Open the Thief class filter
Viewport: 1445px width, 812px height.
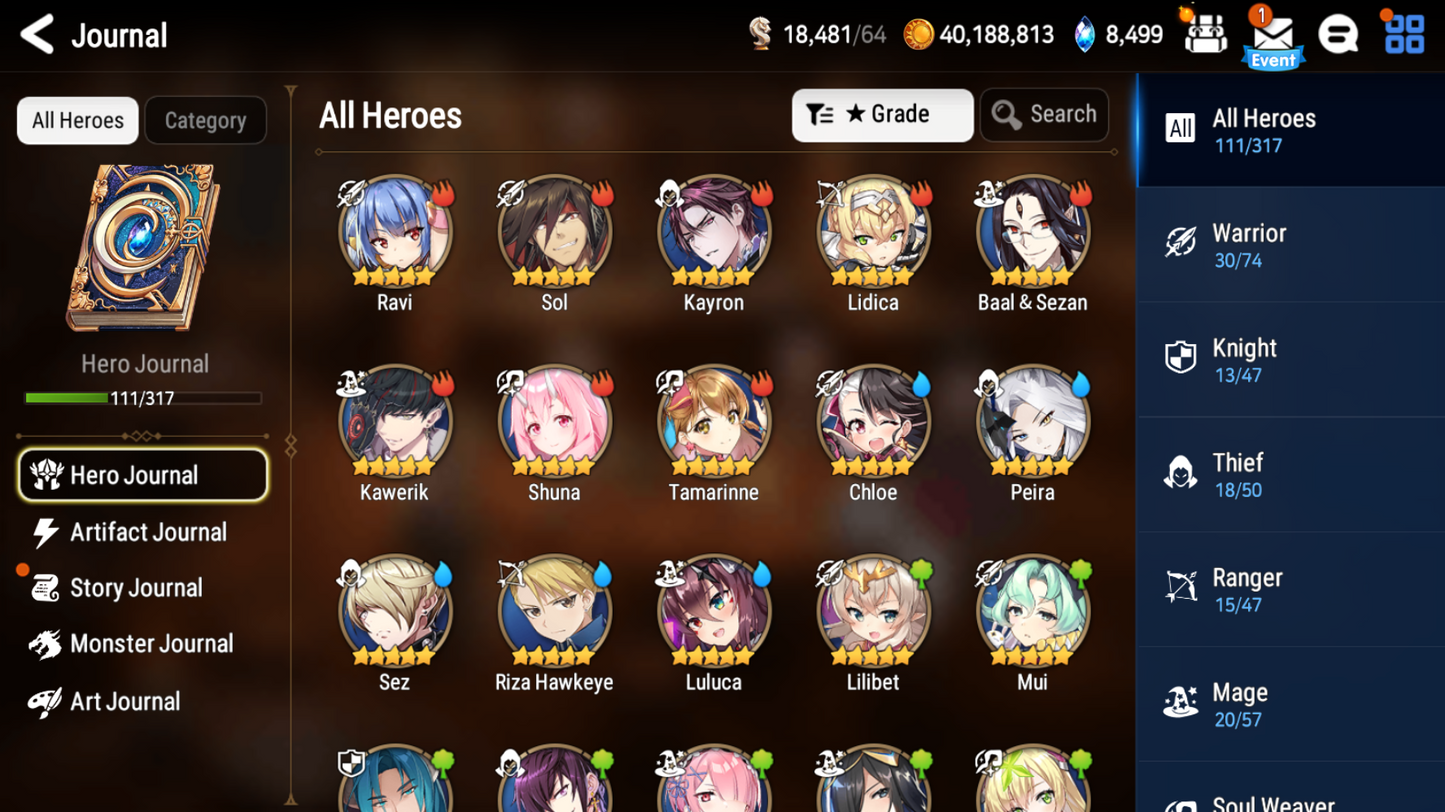click(x=1290, y=475)
